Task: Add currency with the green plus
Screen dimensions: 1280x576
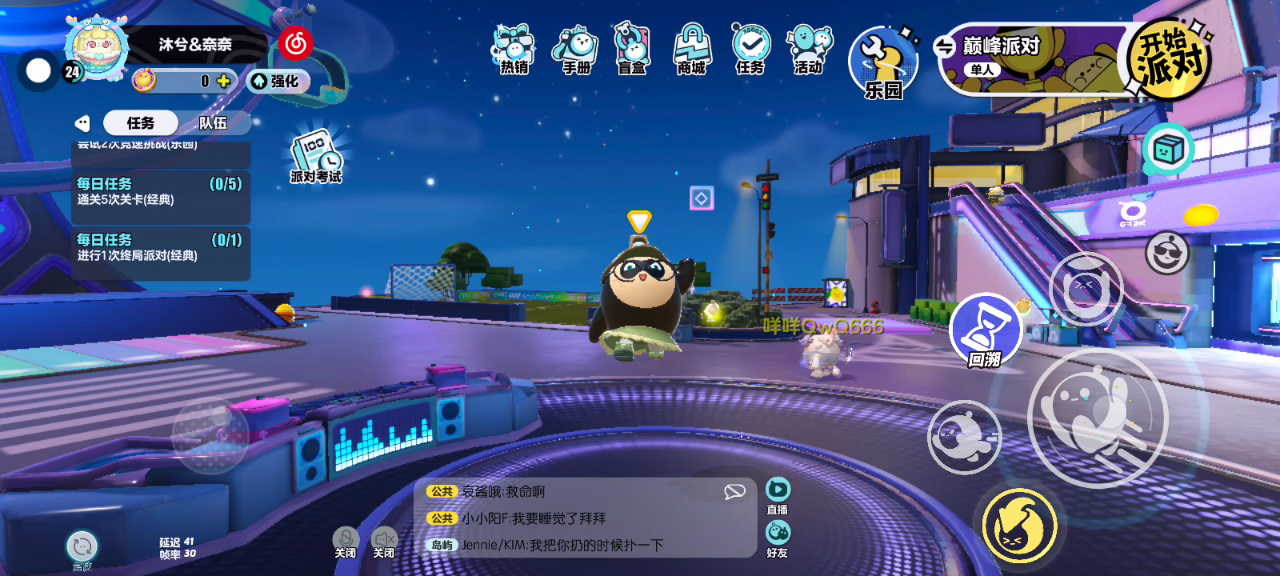Action: [223, 81]
